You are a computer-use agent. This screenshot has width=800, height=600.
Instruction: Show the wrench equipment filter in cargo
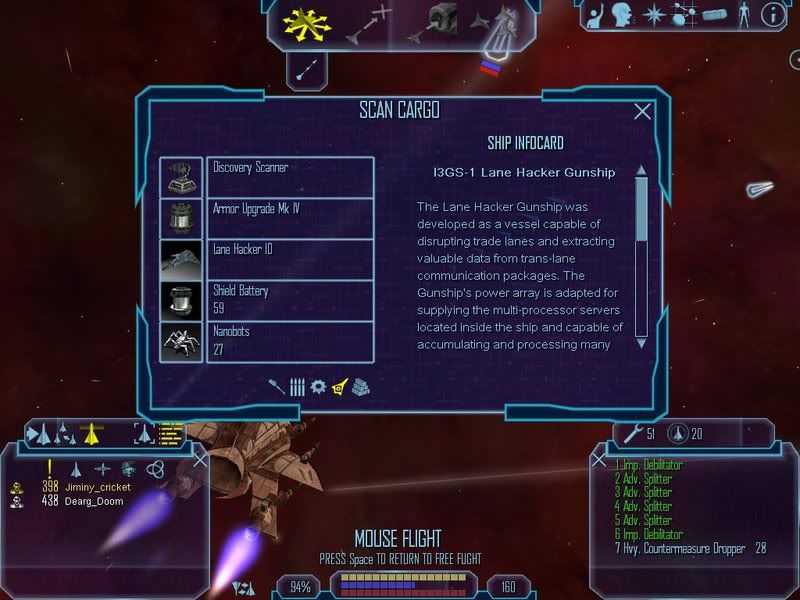276,386
